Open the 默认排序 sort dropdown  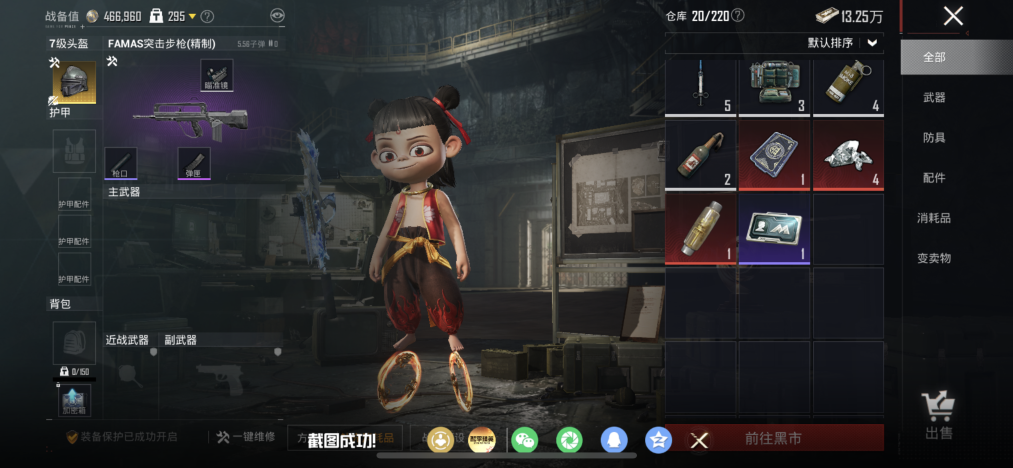coord(844,43)
